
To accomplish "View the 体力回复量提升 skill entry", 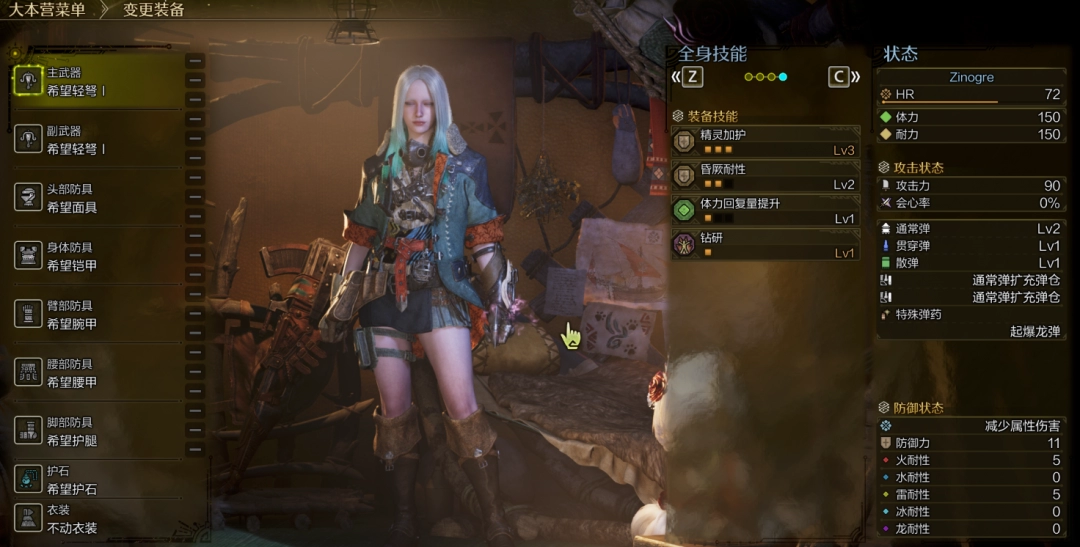I will point(766,210).
